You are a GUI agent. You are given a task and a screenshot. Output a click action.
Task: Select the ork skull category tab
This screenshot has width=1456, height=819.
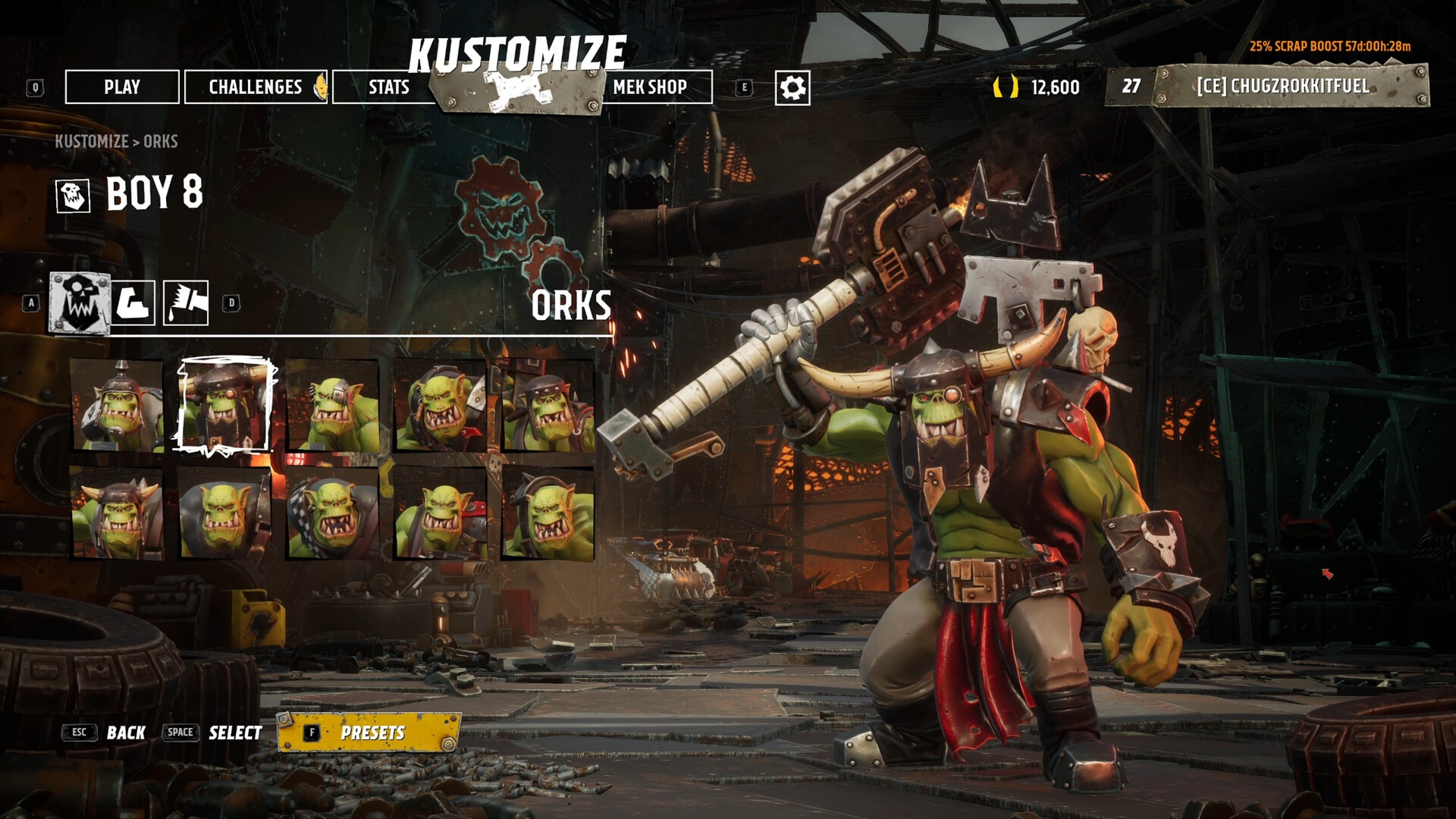pyautogui.click(x=80, y=303)
